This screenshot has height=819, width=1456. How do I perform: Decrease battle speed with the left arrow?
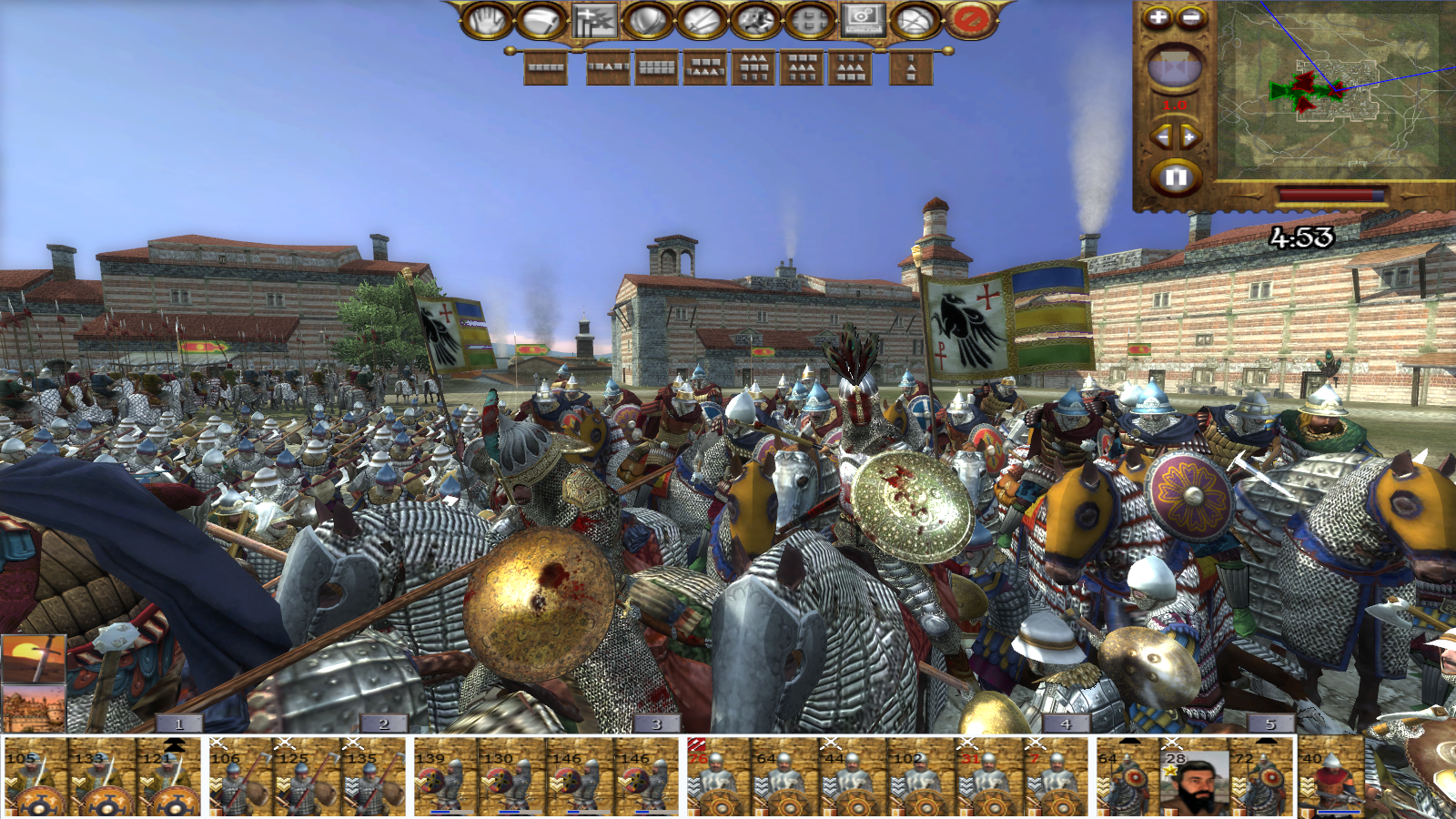[x=1161, y=137]
